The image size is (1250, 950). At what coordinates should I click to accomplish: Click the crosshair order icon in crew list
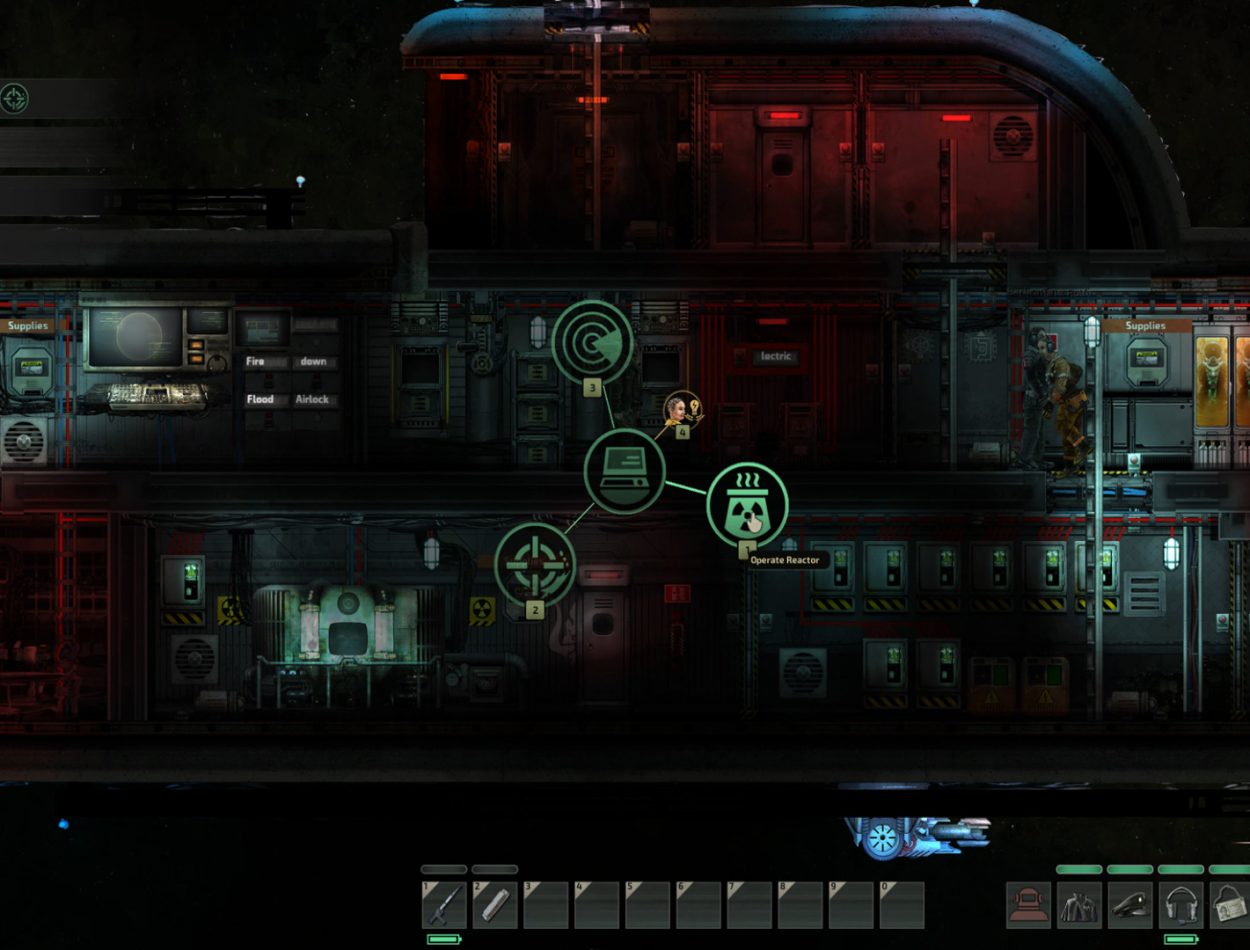[x=14, y=98]
